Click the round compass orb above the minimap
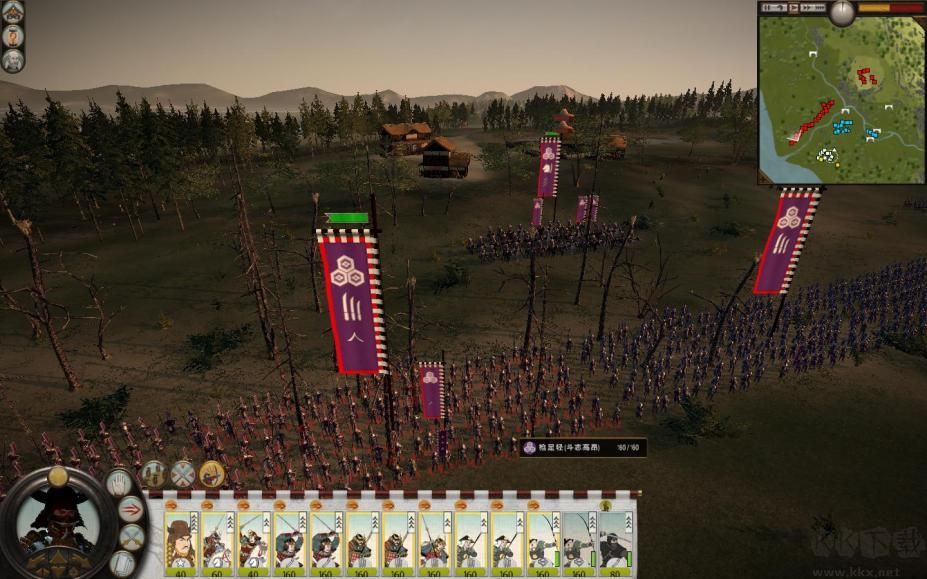This screenshot has width=927, height=579. coord(842,12)
